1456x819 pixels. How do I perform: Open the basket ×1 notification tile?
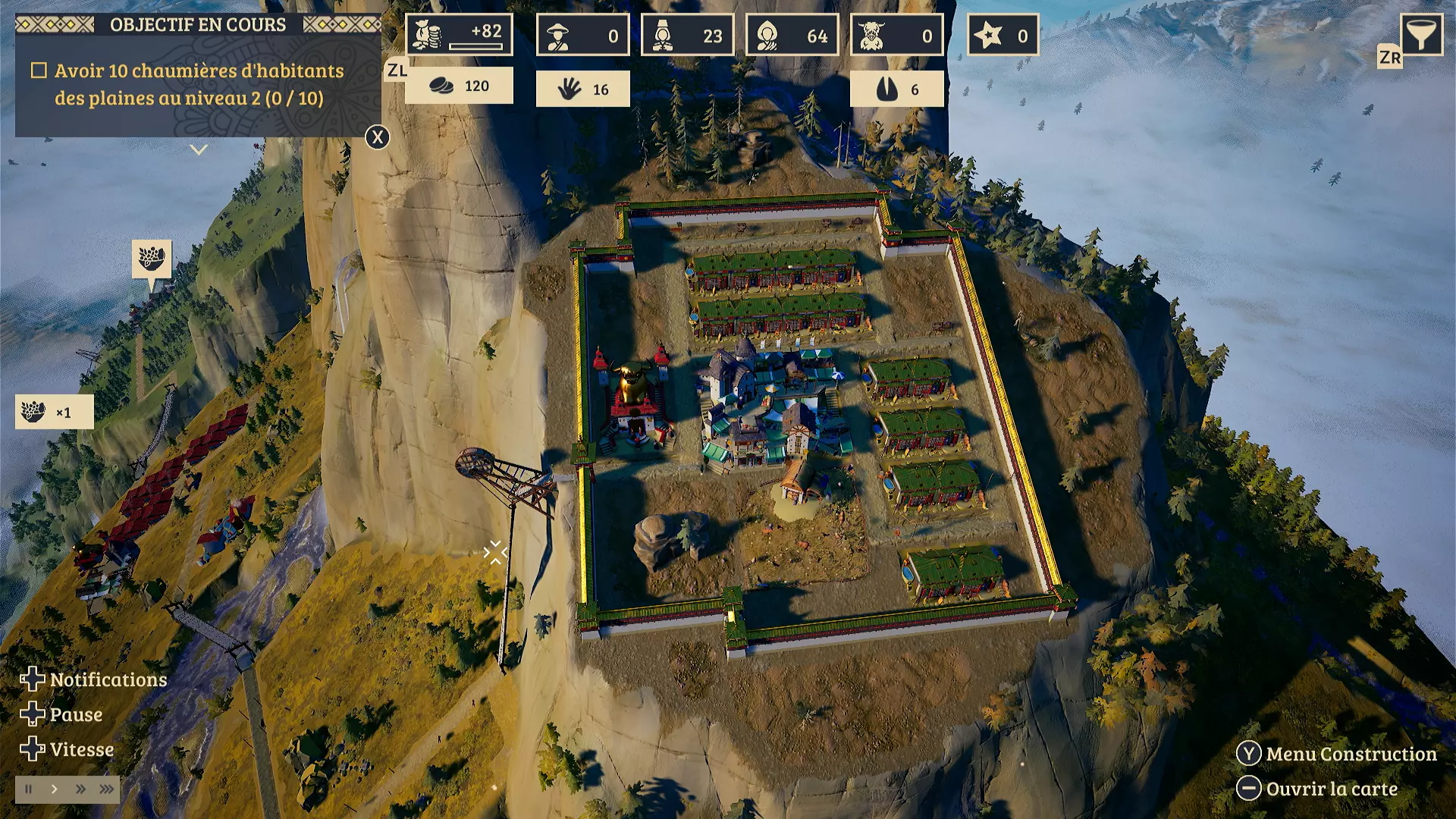(55, 413)
